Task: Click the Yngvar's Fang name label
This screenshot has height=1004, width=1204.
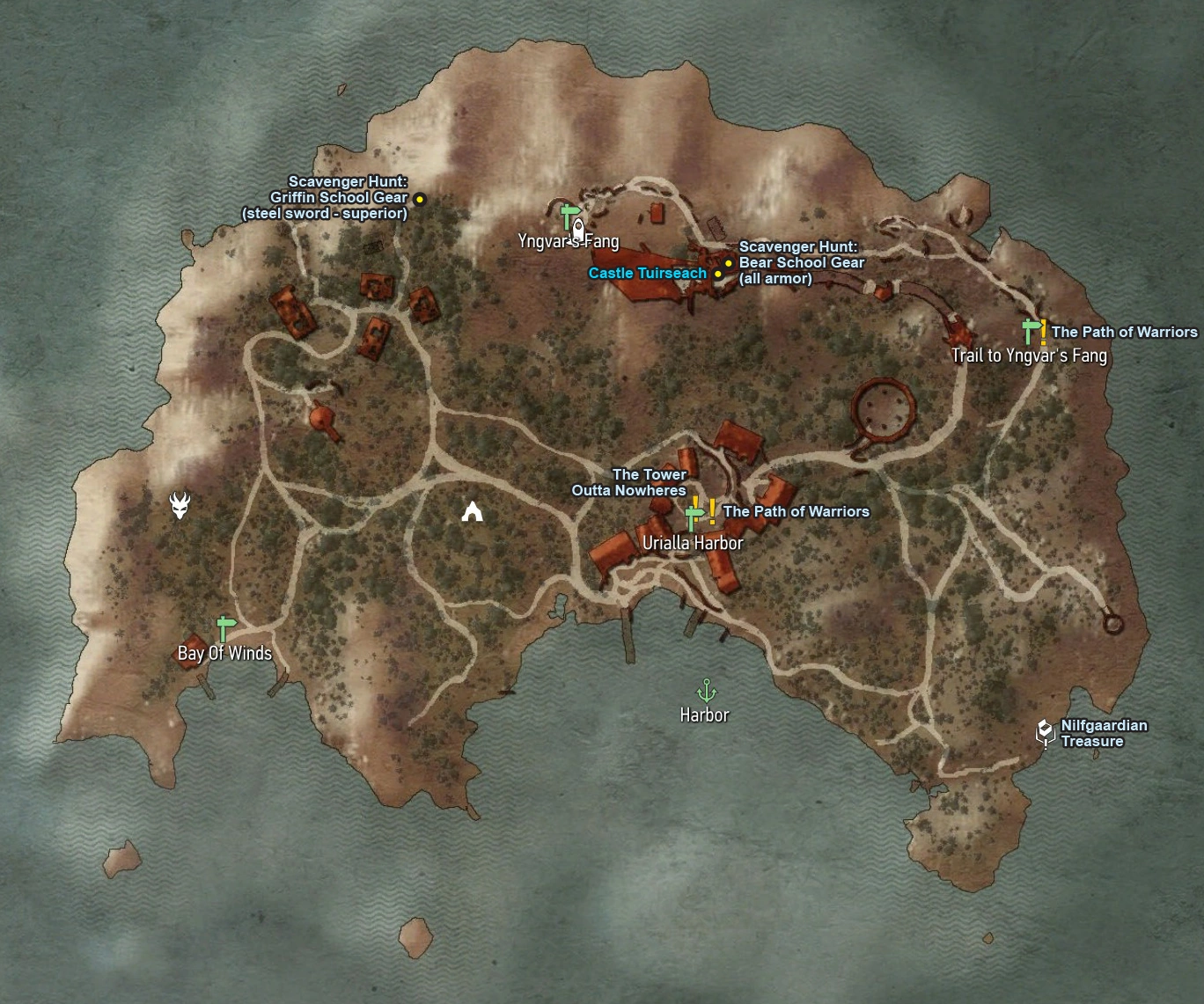Action: [x=571, y=240]
